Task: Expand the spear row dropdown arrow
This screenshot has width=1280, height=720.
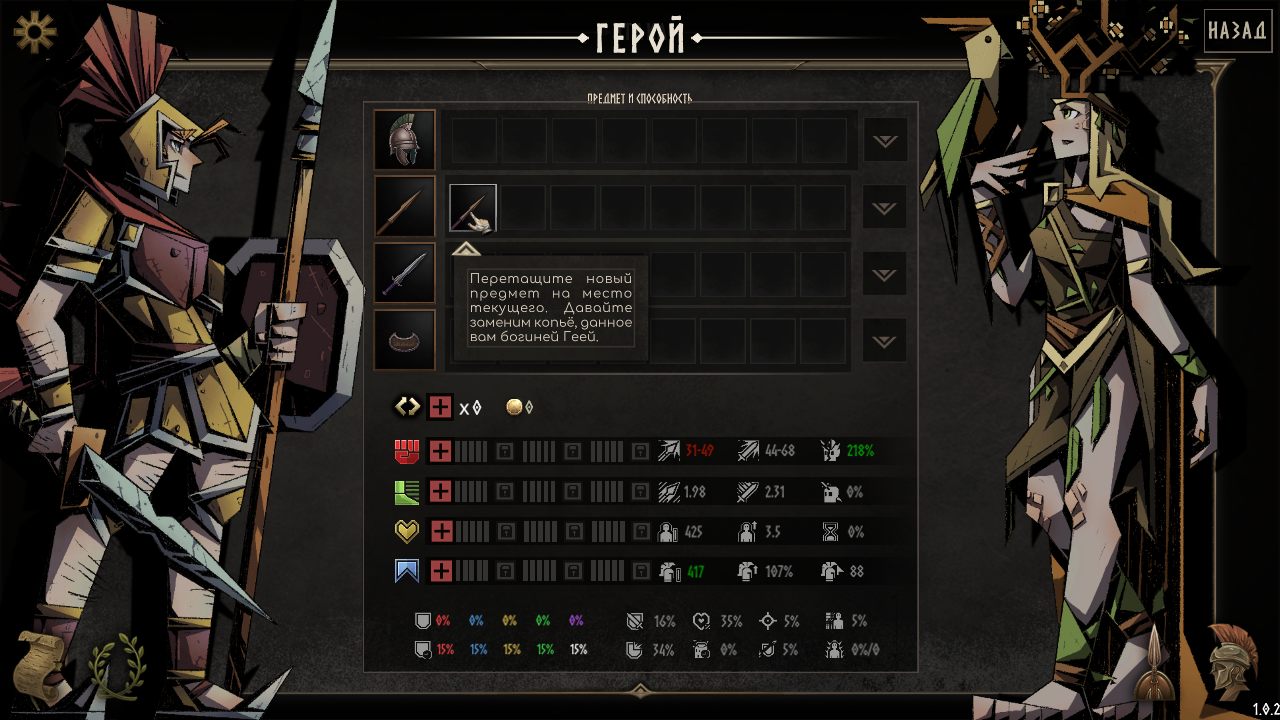Action: pos(885,208)
